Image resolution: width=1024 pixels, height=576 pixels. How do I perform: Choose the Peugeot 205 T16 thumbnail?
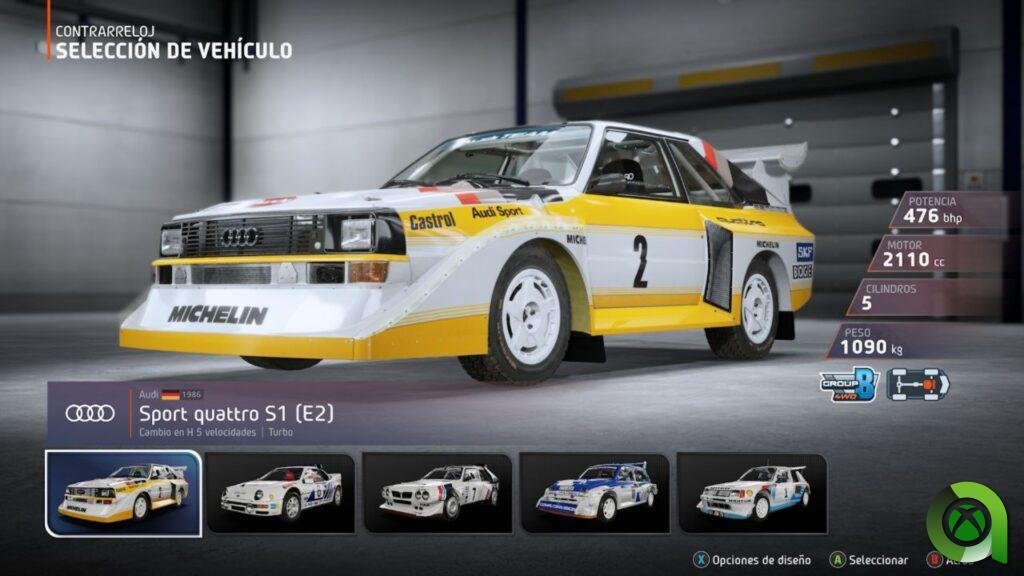click(x=752, y=492)
